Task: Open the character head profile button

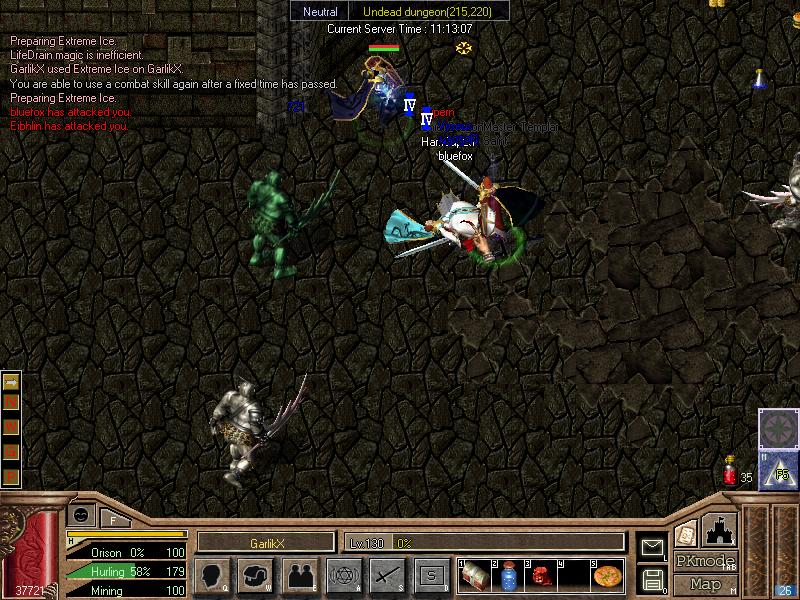Action: pyautogui.click(x=212, y=576)
